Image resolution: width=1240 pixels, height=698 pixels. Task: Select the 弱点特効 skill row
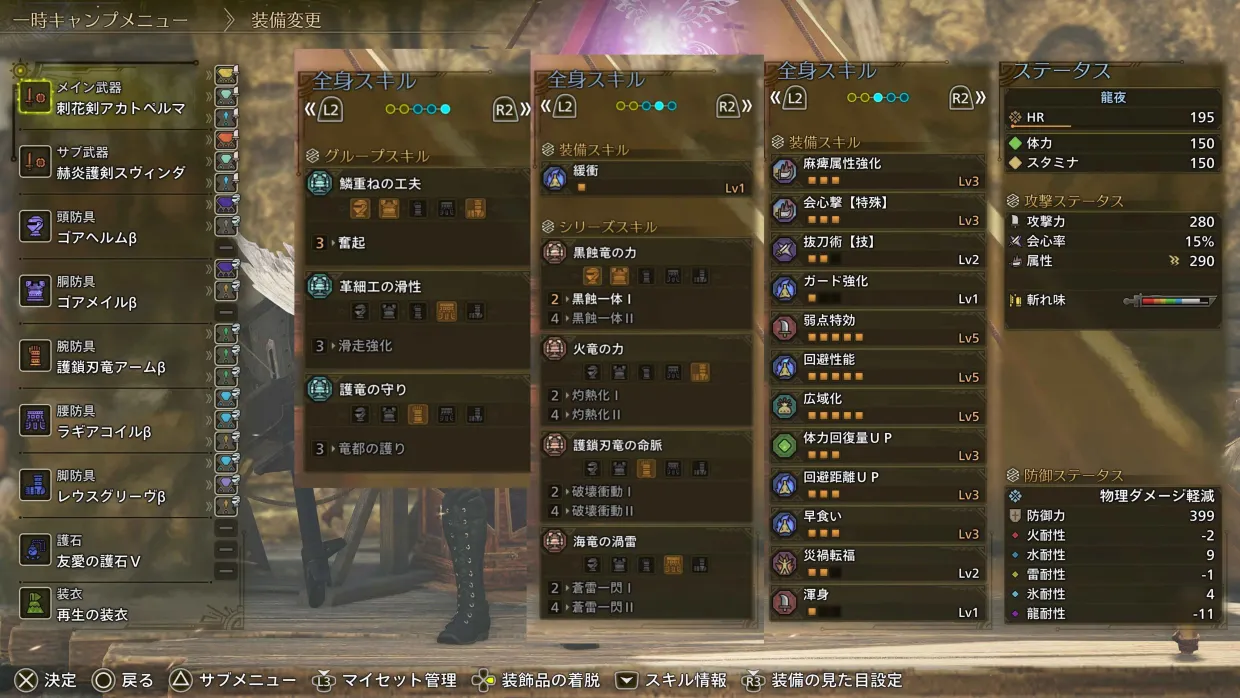(878, 328)
